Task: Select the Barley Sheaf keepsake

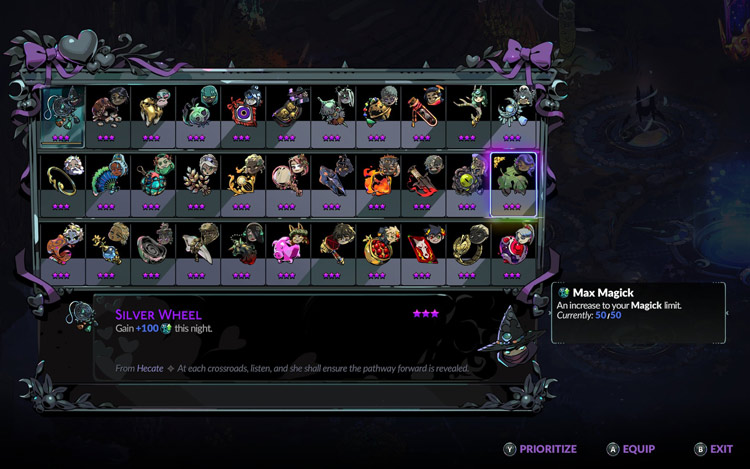Action: pyautogui.click(x=195, y=180)
